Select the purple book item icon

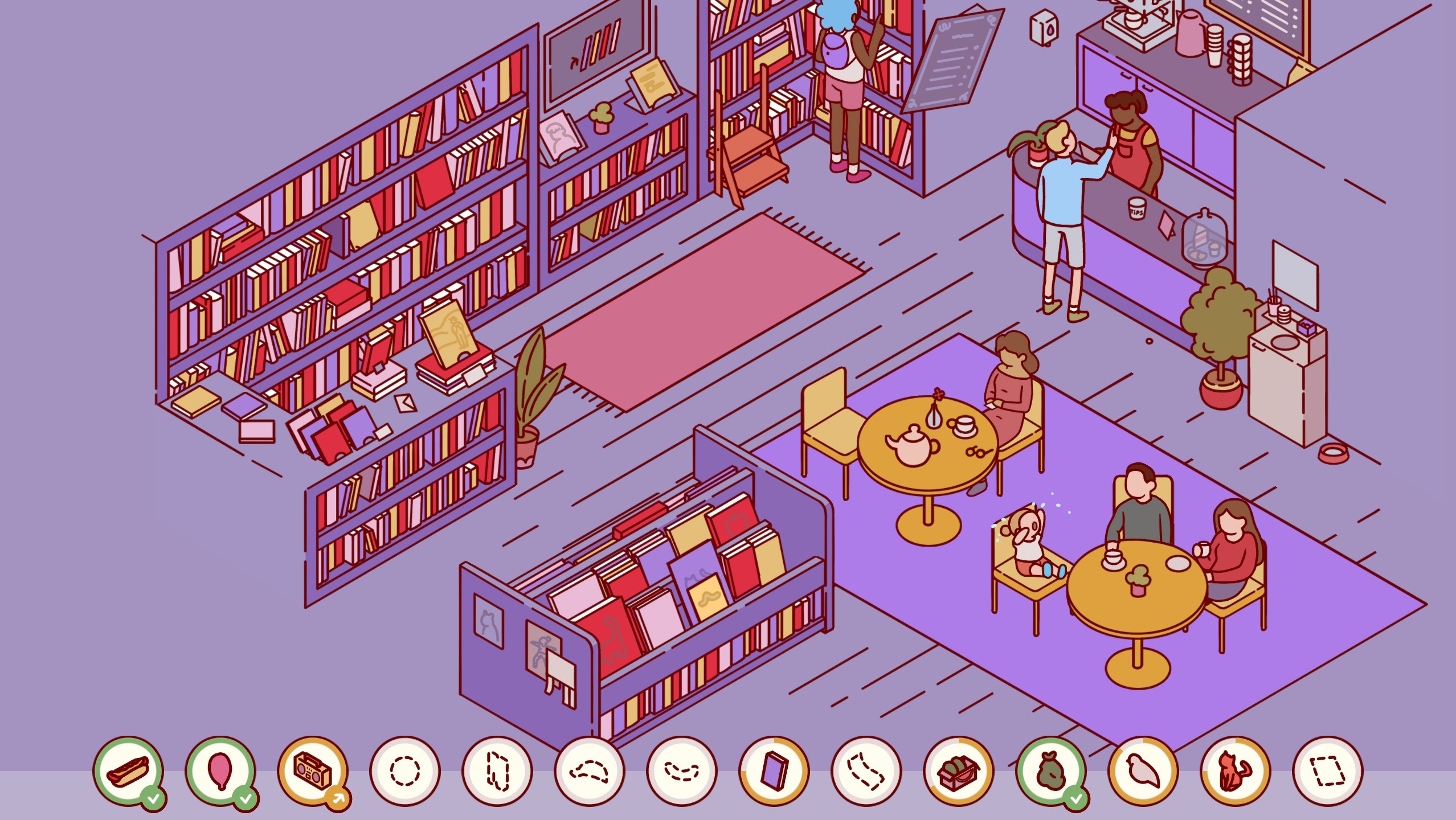click(774, 771)
